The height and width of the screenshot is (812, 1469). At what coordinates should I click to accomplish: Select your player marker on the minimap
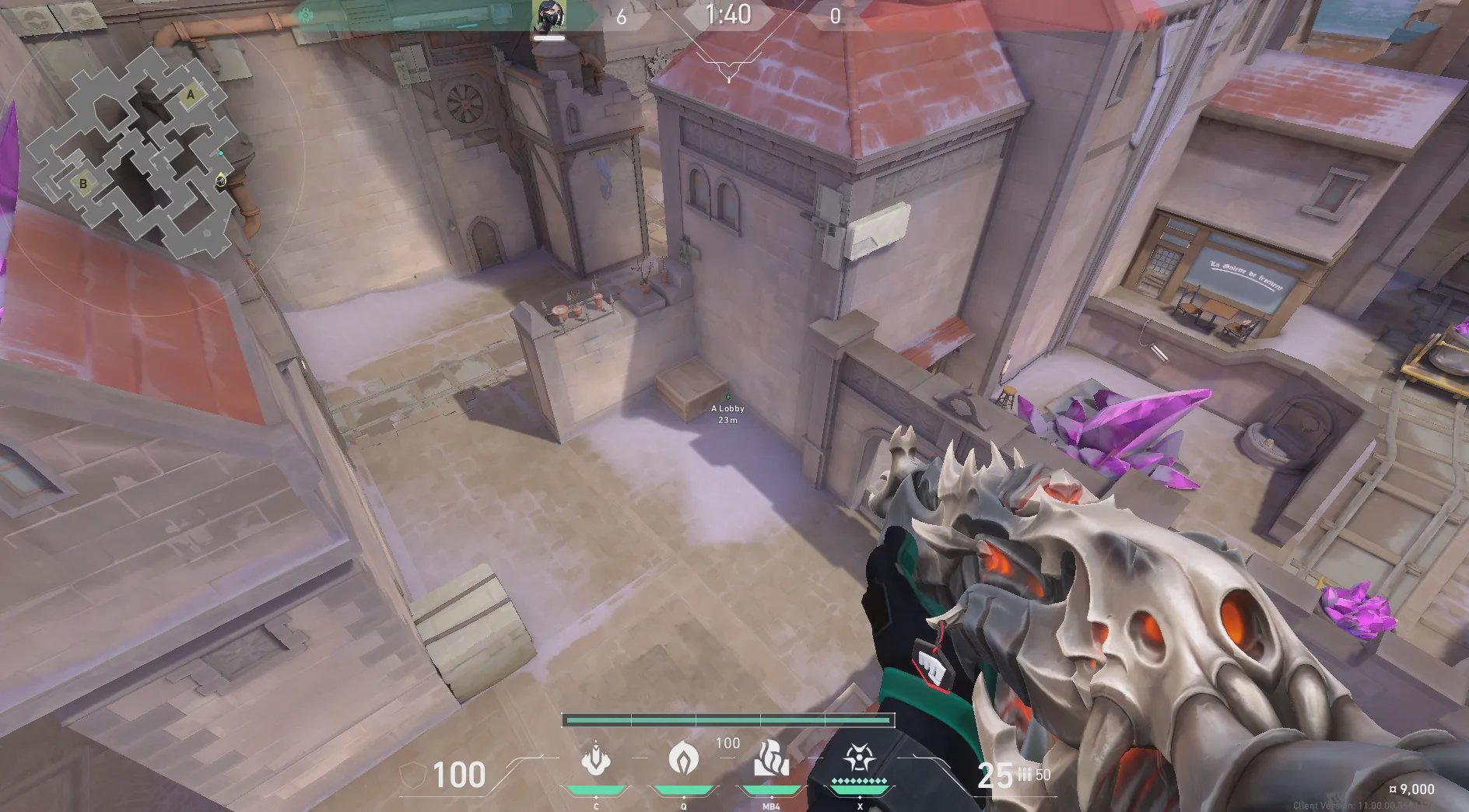coord(221,181)
